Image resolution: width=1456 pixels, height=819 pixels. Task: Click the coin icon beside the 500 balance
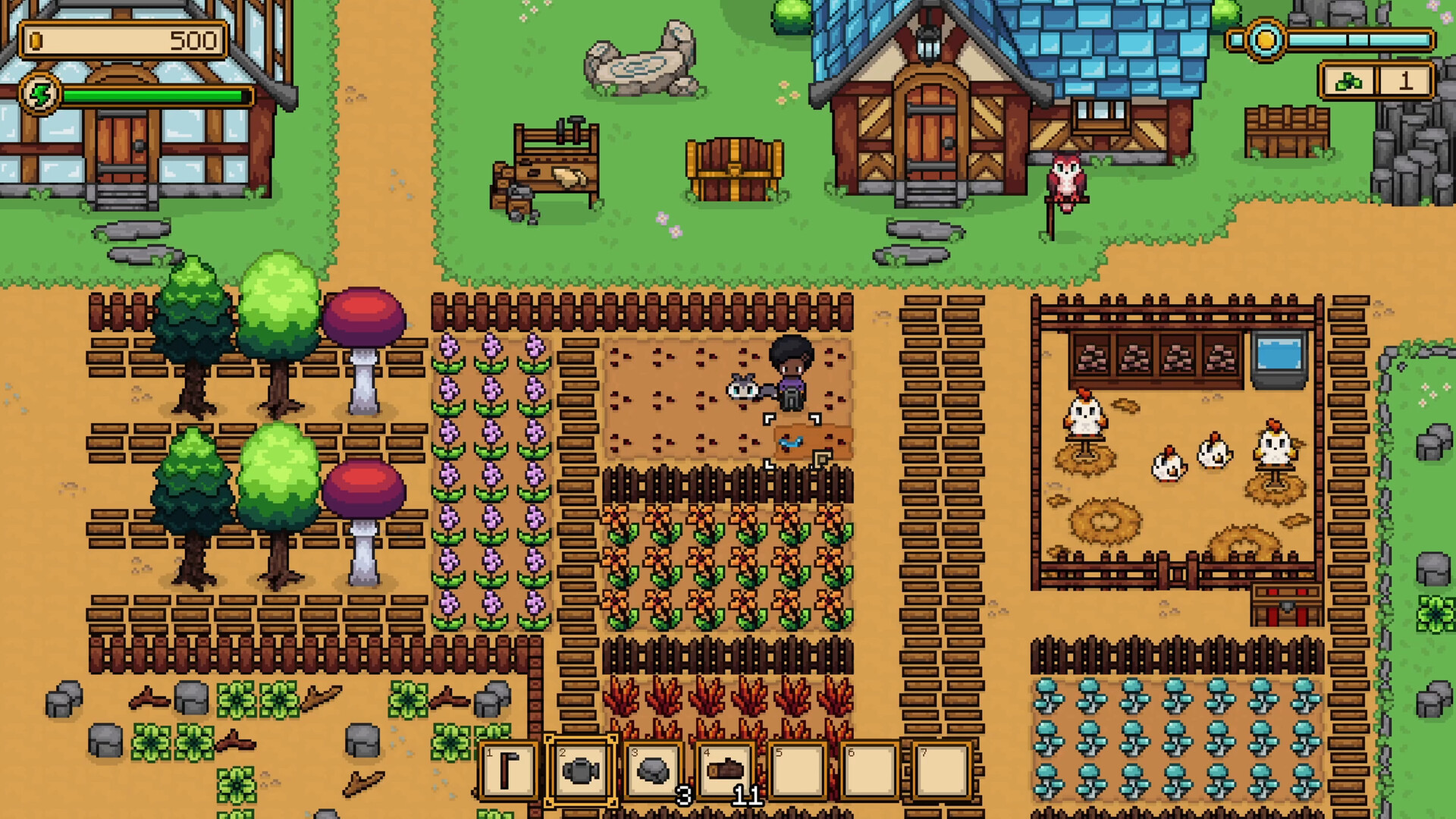[35, 42]
